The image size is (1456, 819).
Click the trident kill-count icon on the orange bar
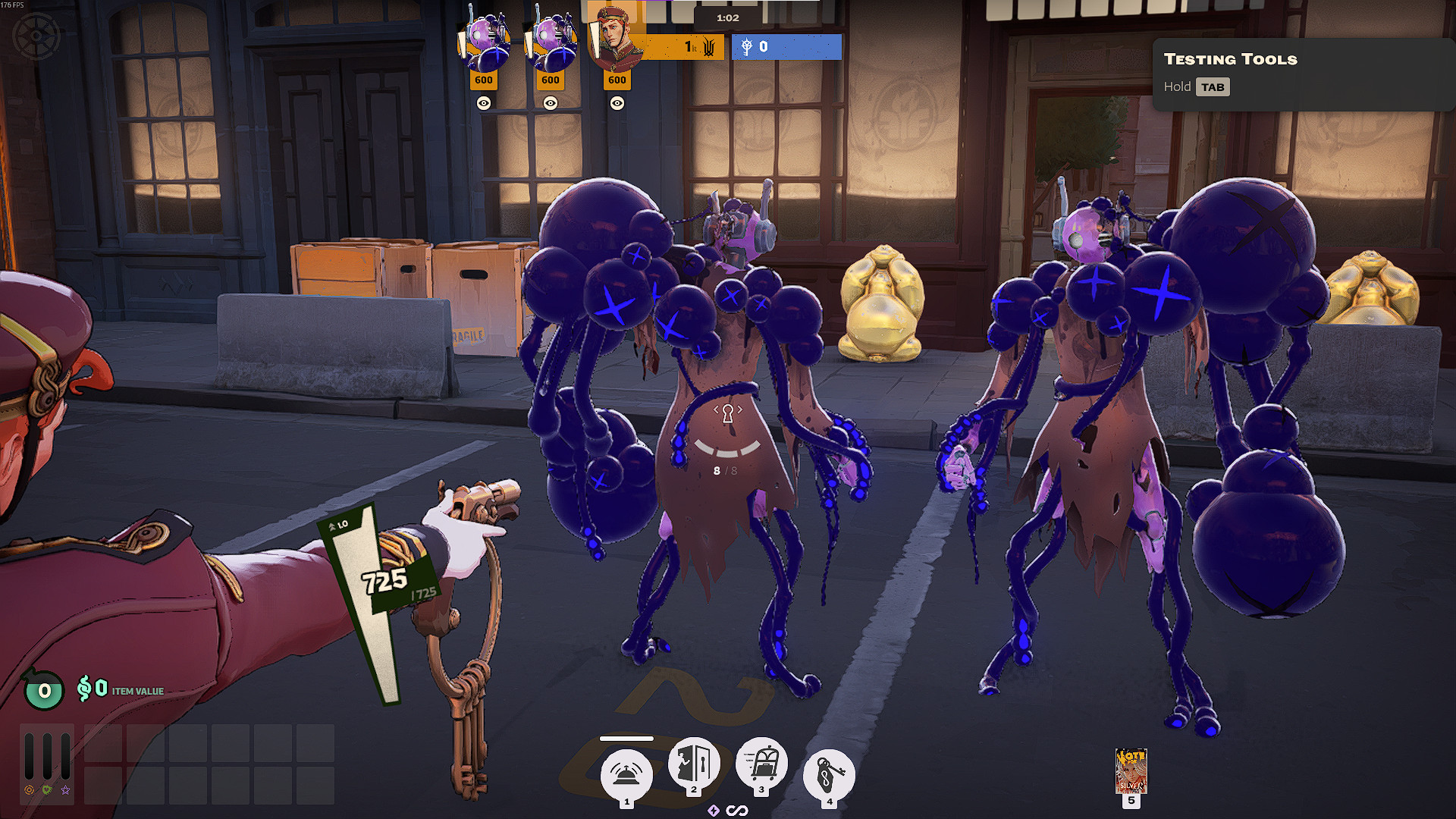click(710, 47)
